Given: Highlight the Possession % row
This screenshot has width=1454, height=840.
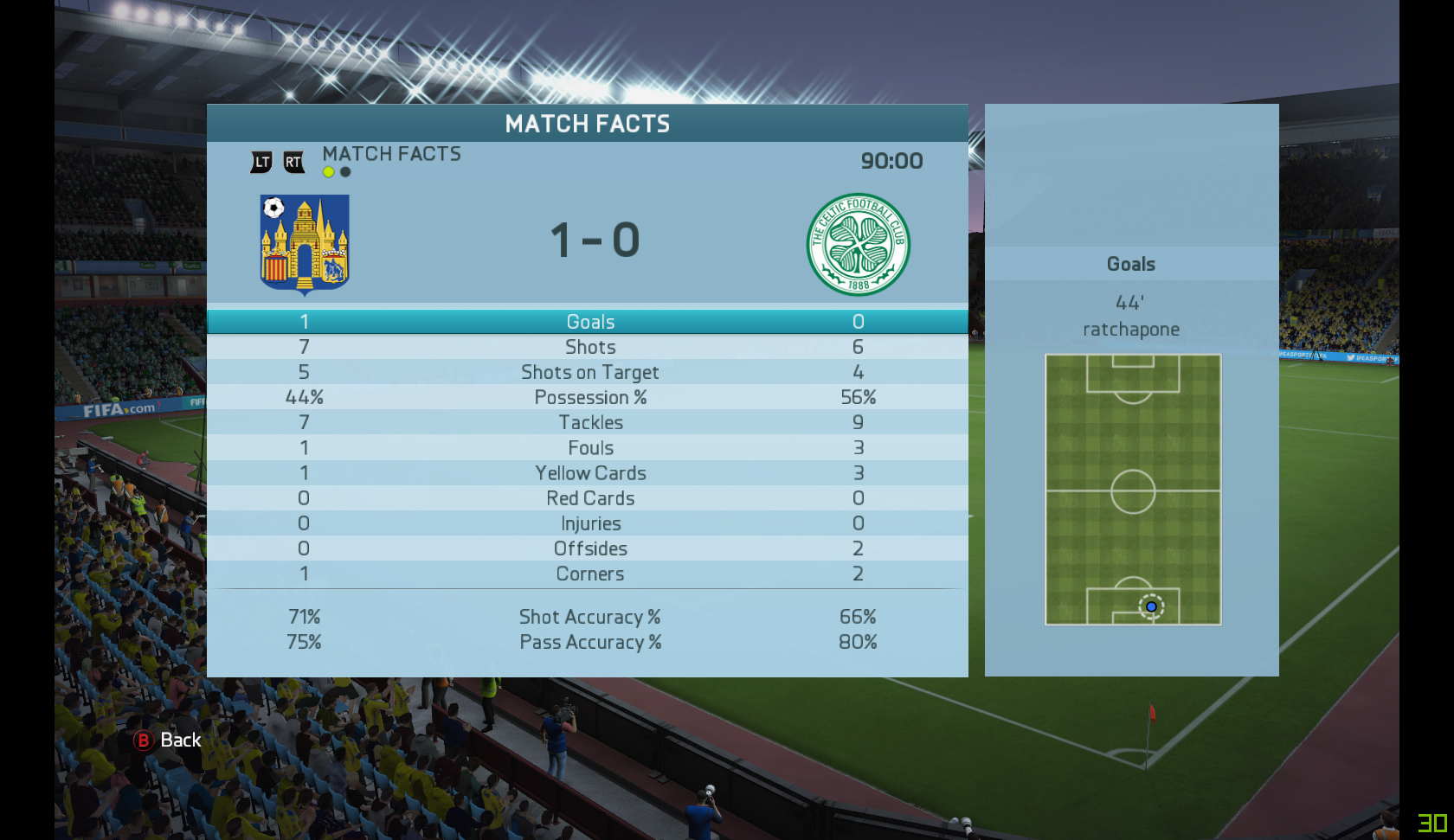Looking at the screenshot, I should (589, 397).
